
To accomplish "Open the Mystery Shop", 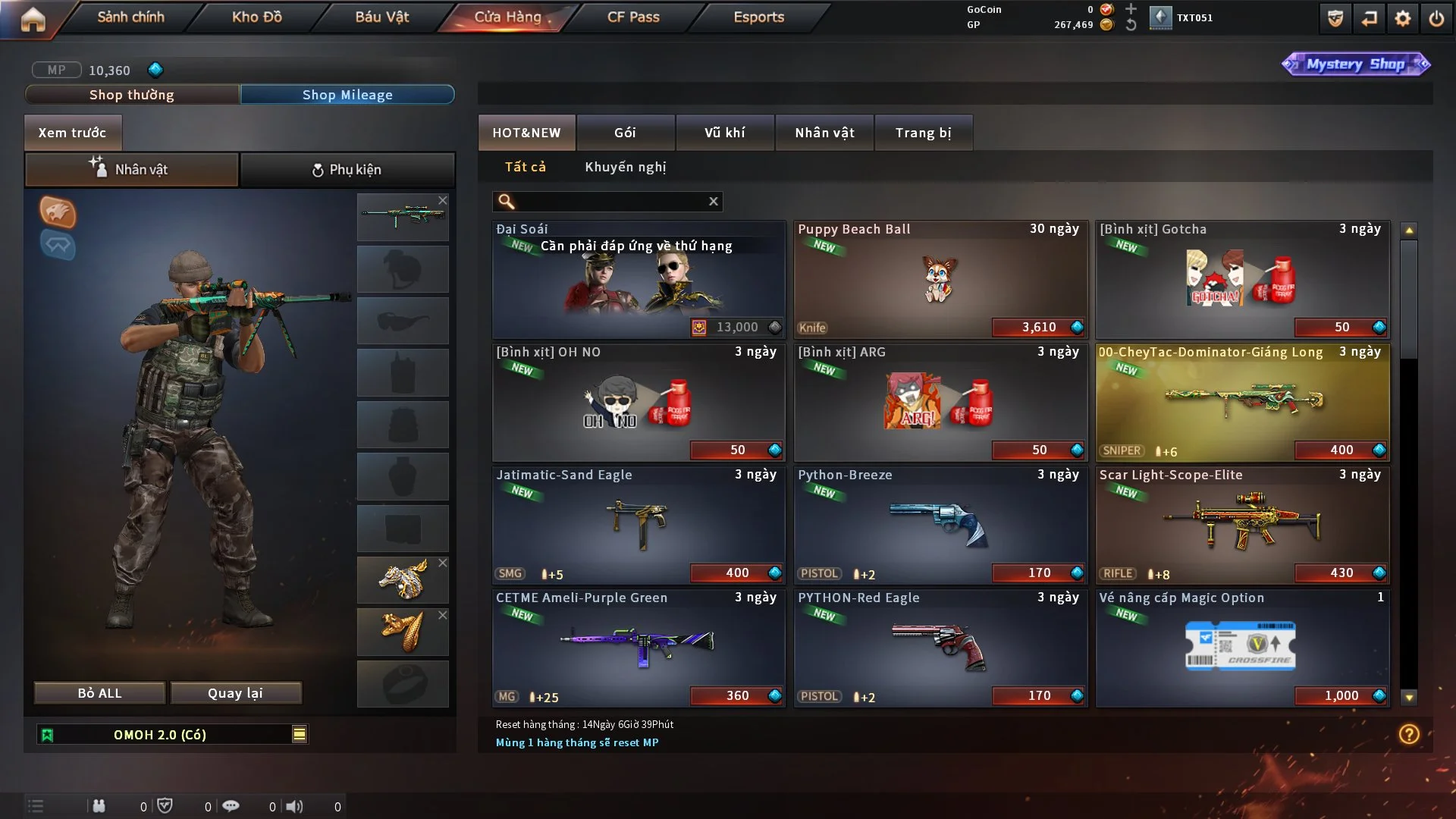I will point(1355,64).
